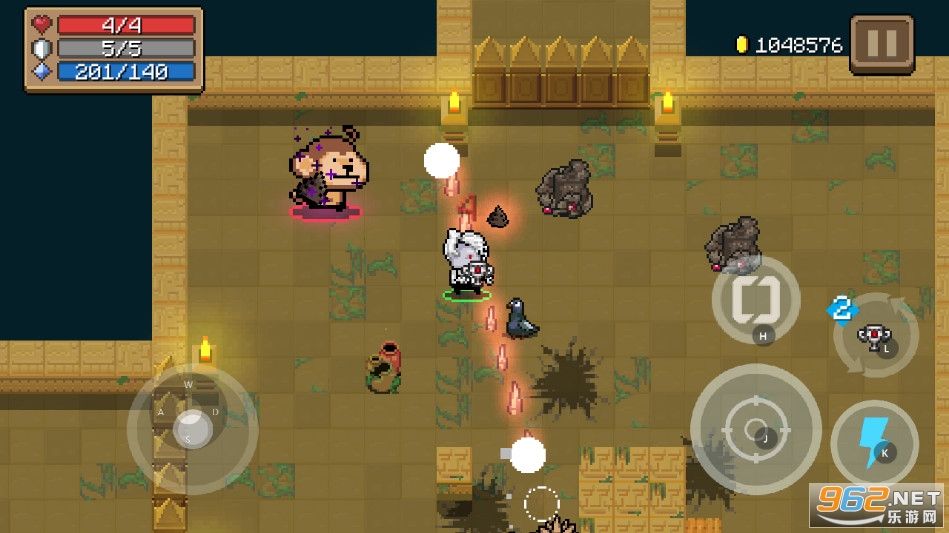Screen dimensions: 949x533
Task: Tap the square interact button
Action: pos(755,299)
